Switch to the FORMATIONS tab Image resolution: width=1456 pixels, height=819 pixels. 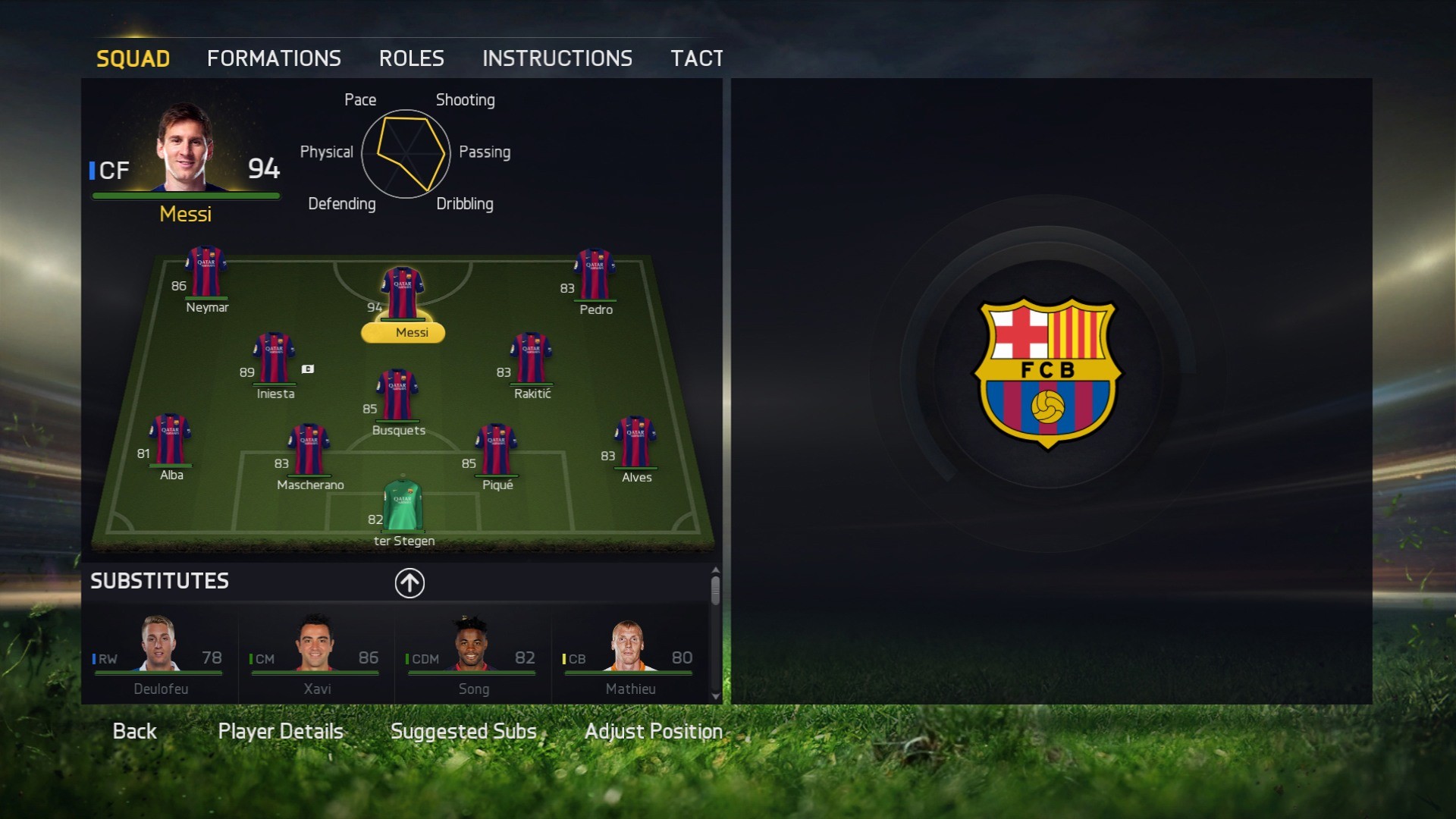274,58
